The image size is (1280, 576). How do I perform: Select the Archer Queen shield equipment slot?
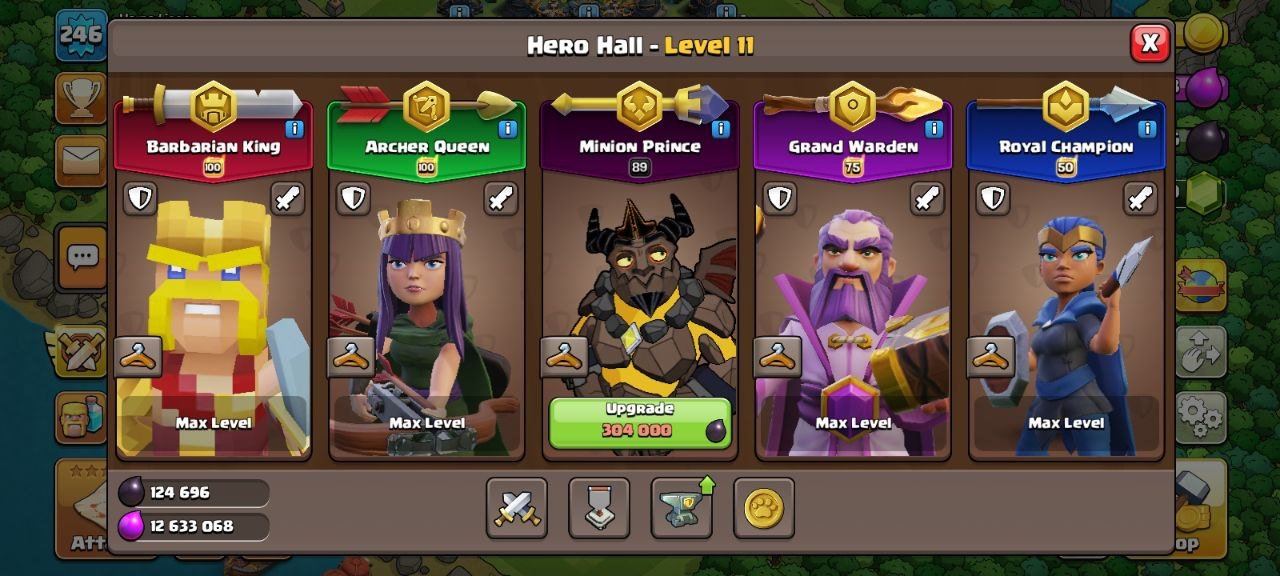pyautogui.click(x=353, y=198)
